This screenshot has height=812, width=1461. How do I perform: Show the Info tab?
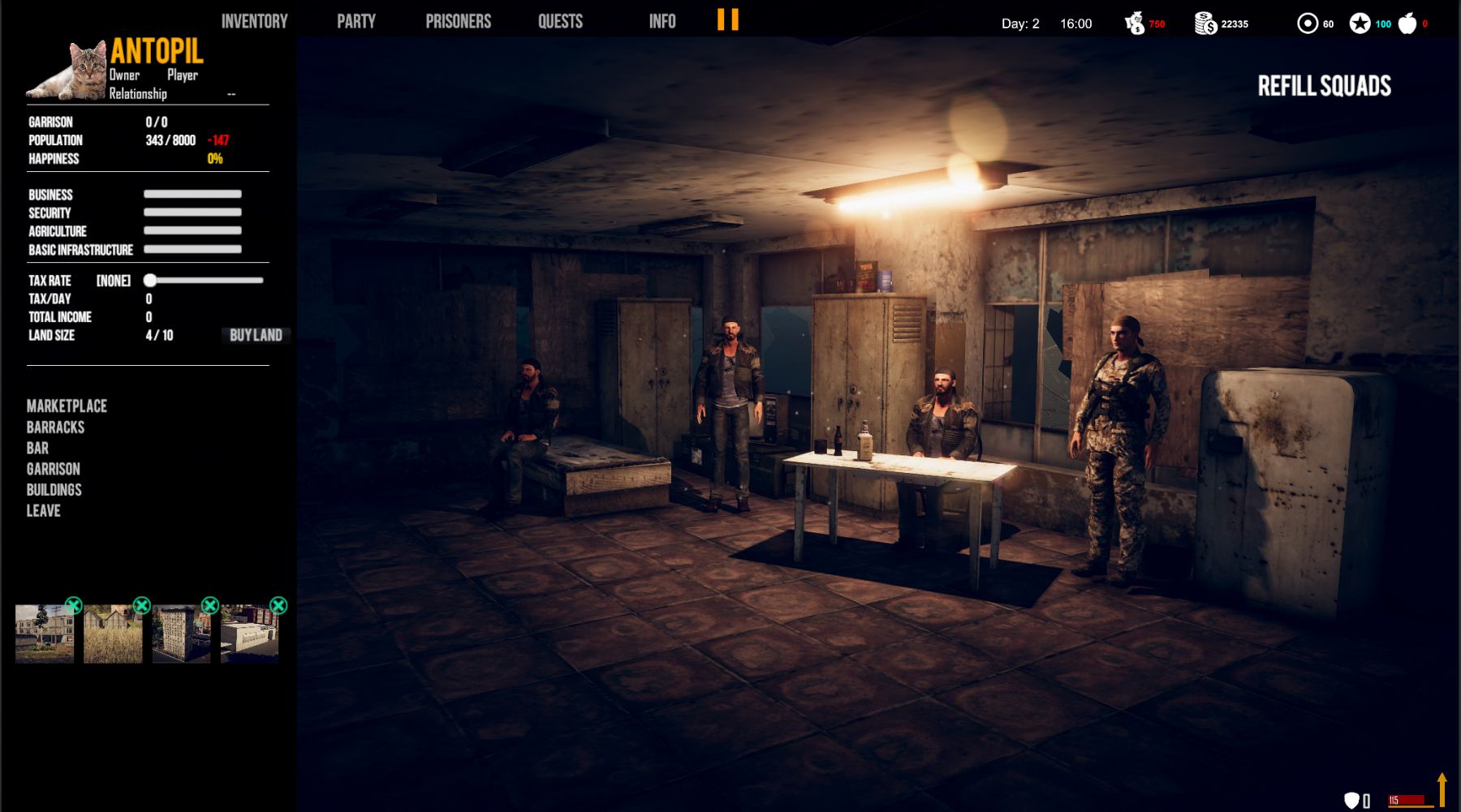click(x=662, y=21)
